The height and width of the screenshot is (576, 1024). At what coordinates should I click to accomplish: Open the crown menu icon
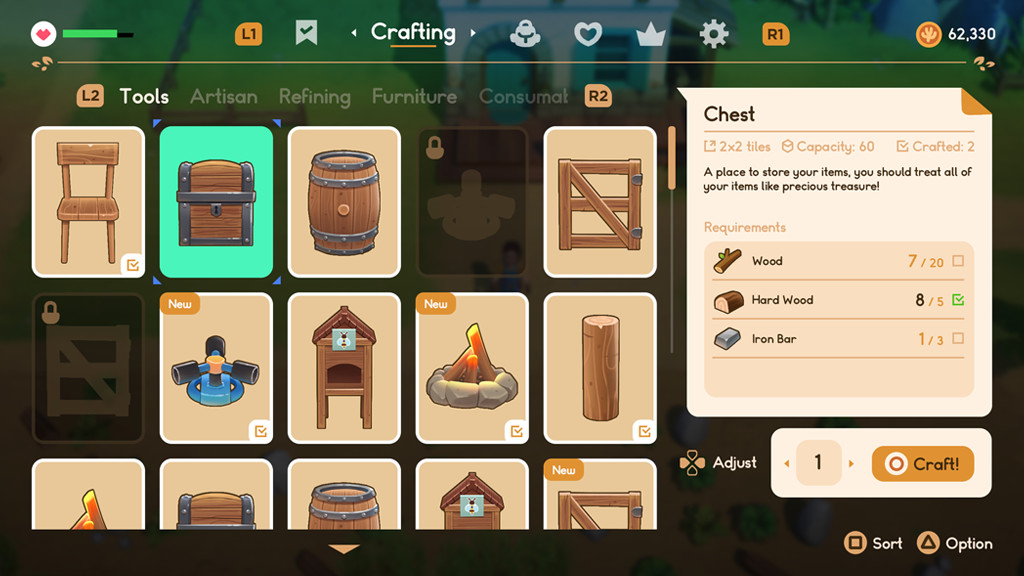[651, 35]
